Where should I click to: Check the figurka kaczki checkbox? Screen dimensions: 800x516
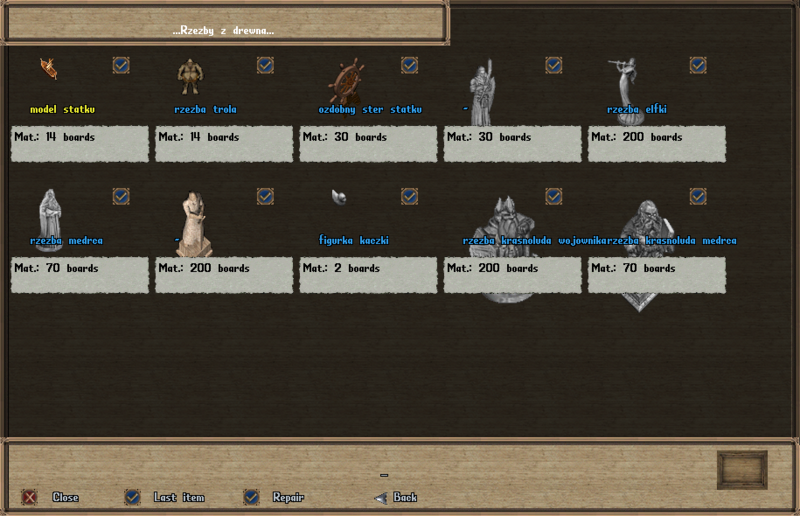pos(409,196)
